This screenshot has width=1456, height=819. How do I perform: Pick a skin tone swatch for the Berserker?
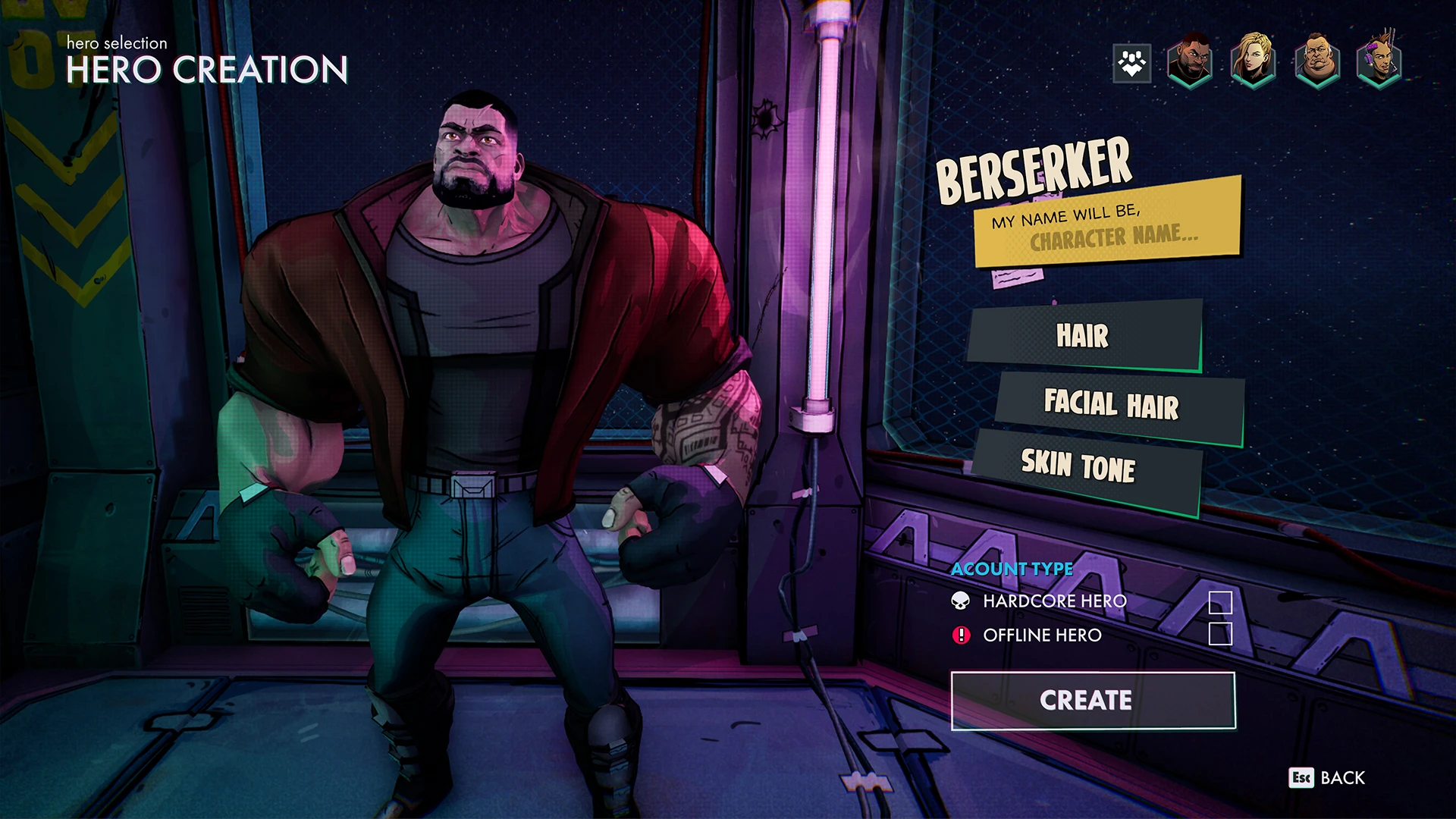[1078, 466]
